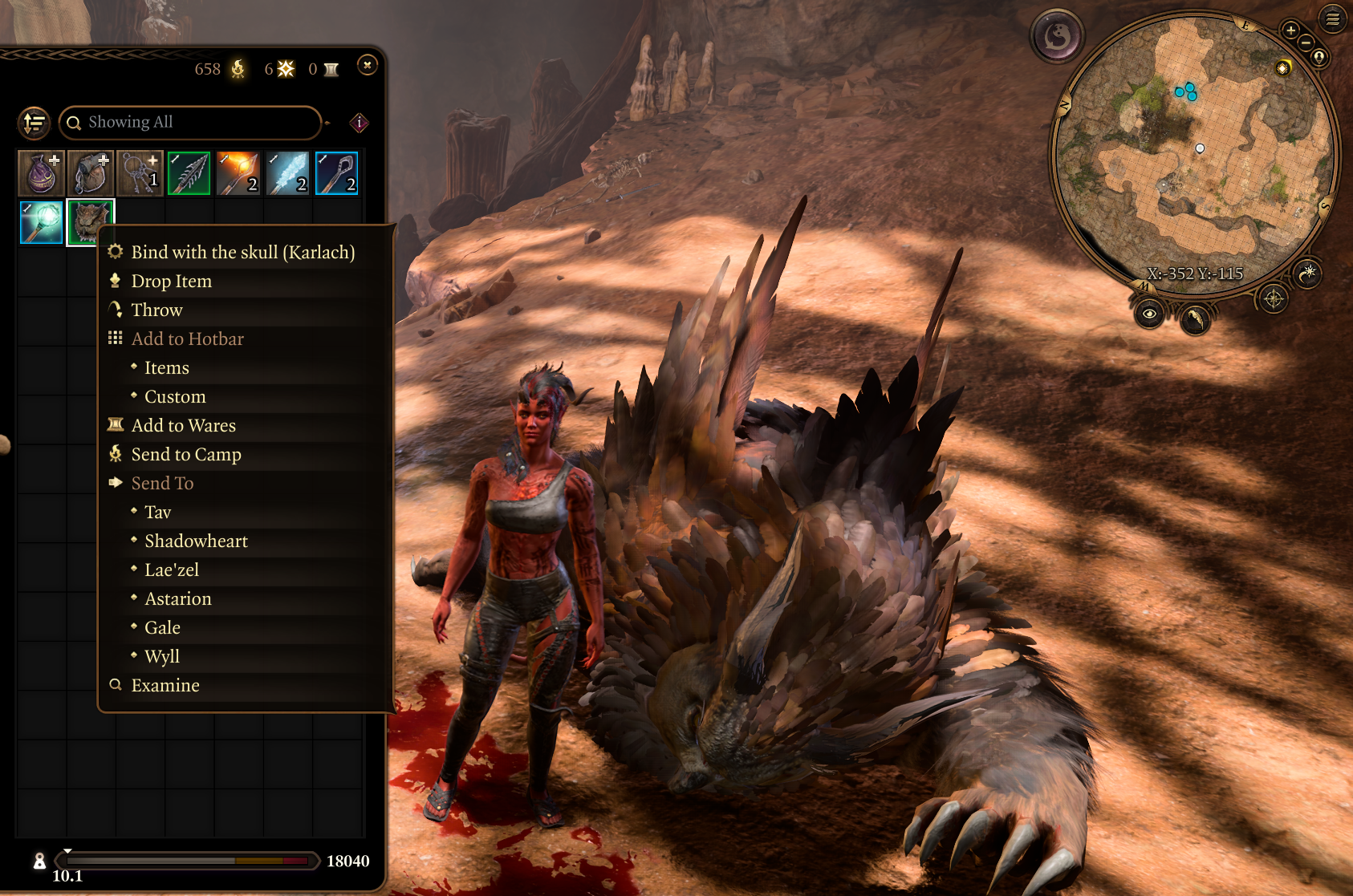Examine the selected item

point(165,686)
